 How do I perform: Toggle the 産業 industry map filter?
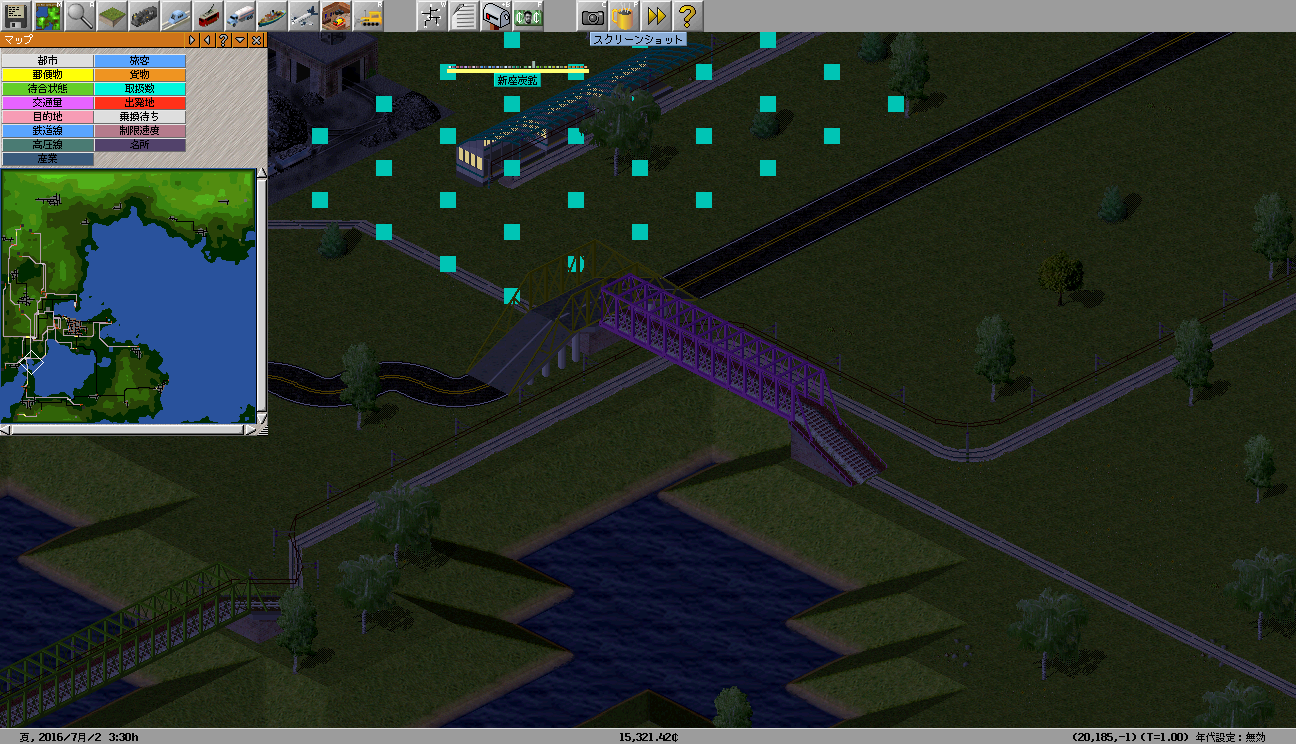(47, 159)
